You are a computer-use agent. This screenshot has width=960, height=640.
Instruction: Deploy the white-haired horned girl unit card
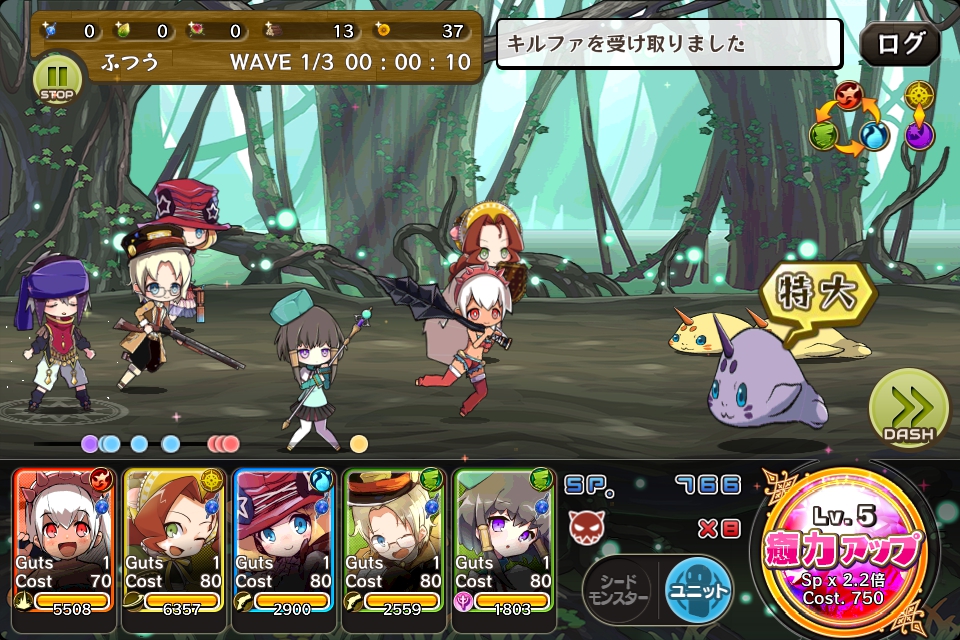tap(65, 540)
